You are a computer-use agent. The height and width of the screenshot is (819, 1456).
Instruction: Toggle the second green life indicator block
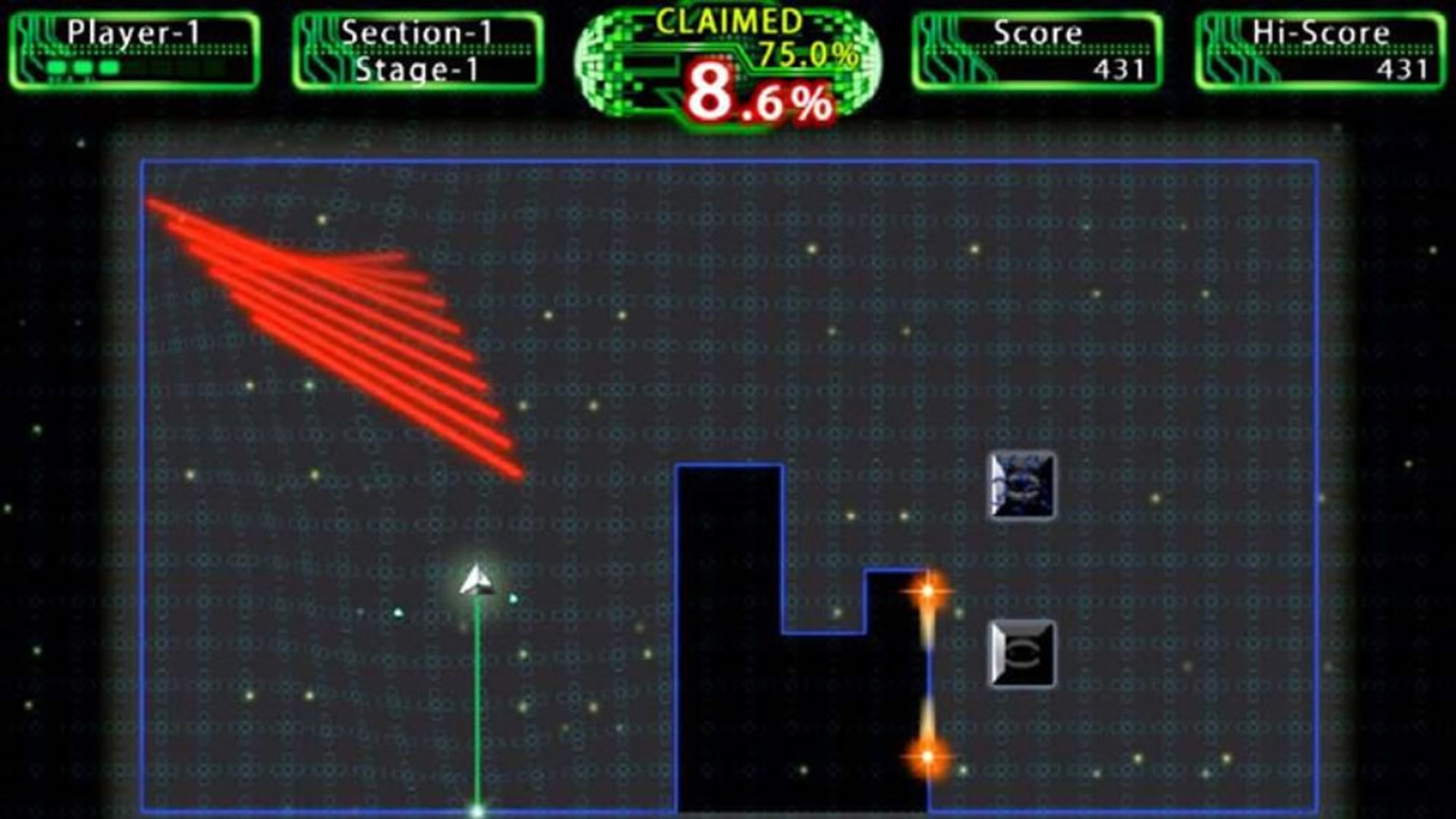pos(81,67)
